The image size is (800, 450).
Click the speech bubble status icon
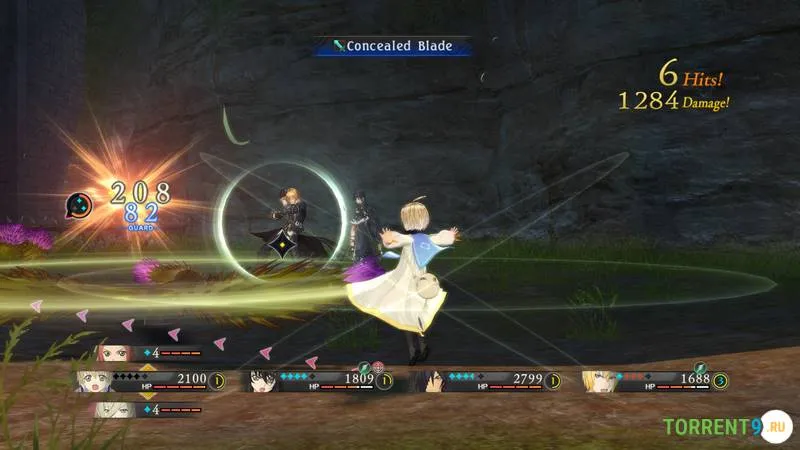point(80,205)
